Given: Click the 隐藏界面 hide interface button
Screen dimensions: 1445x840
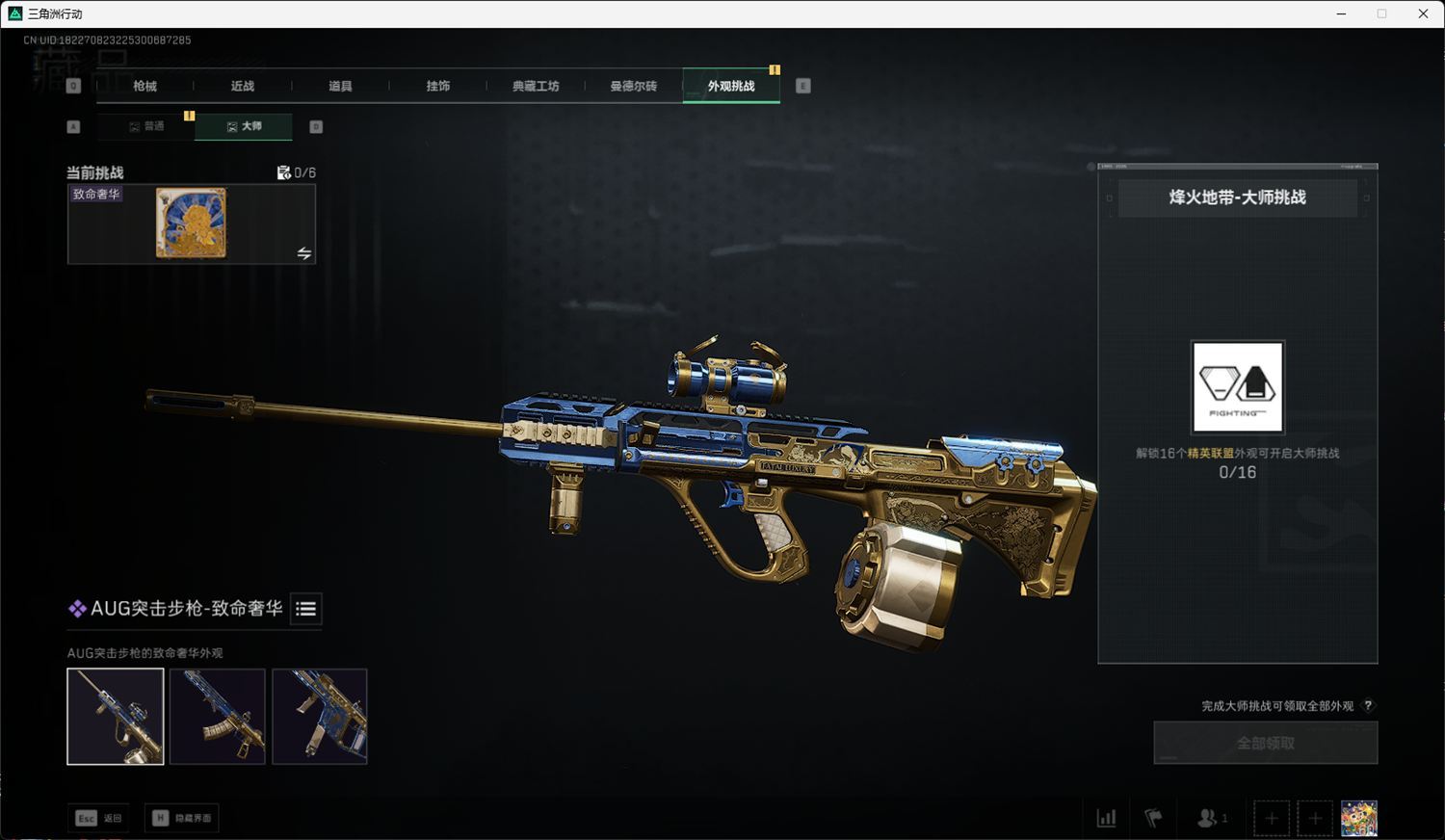Looking at the screenshot, I should [182, 818].
